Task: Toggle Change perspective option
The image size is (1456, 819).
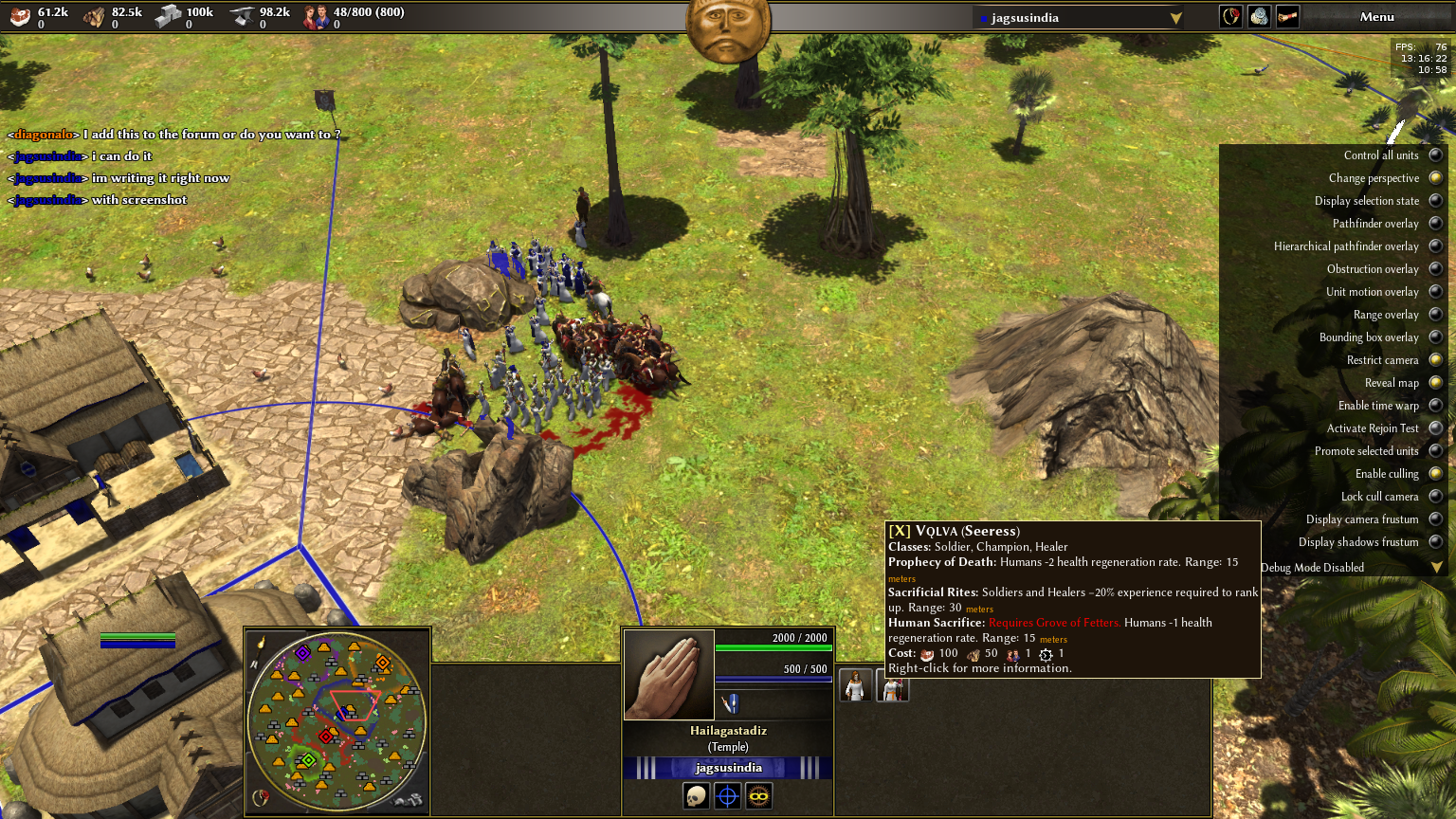Action: 1435,178
